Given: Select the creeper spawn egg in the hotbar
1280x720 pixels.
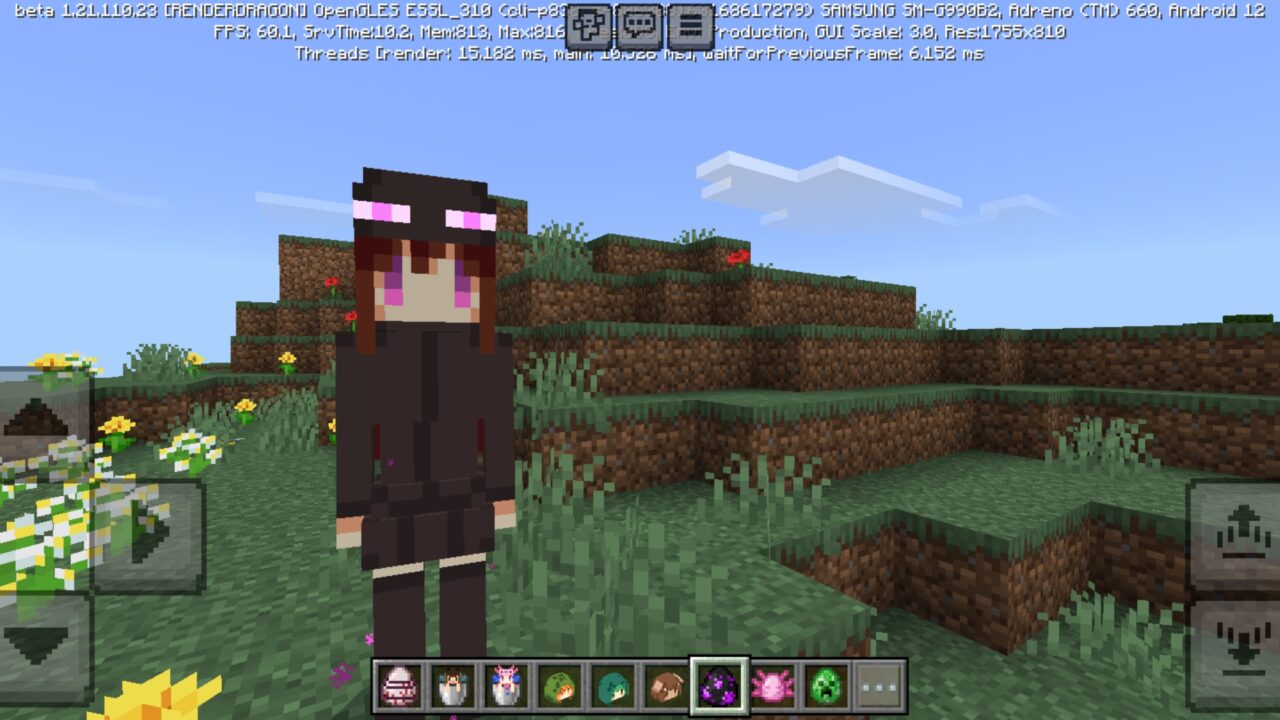Looking at the screenshot, I should pos(827,687).
